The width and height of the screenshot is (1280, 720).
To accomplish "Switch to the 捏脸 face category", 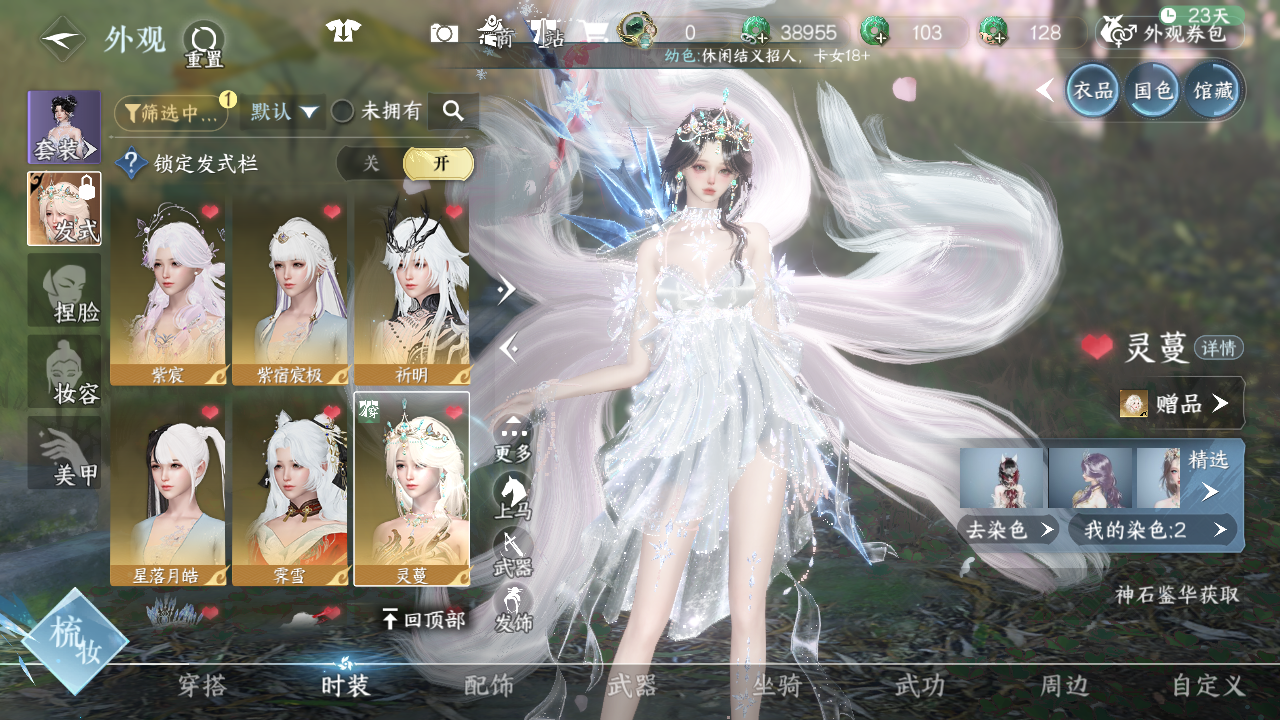I will (65, 290).
